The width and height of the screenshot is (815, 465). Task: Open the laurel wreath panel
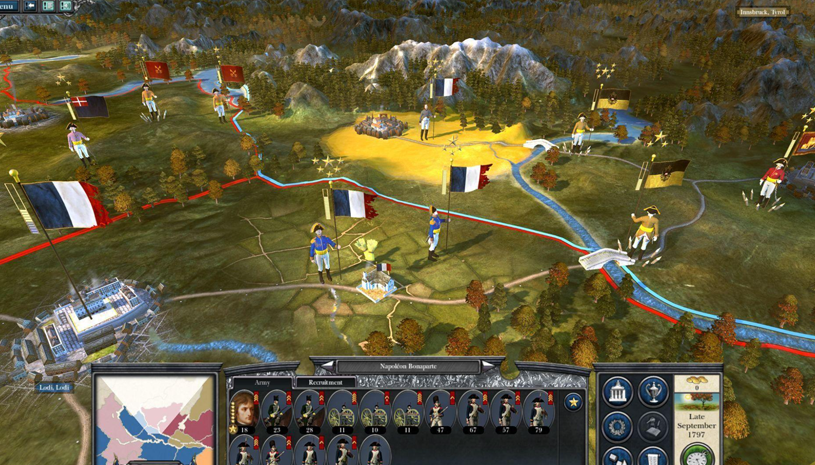click(x=617, y=426)
